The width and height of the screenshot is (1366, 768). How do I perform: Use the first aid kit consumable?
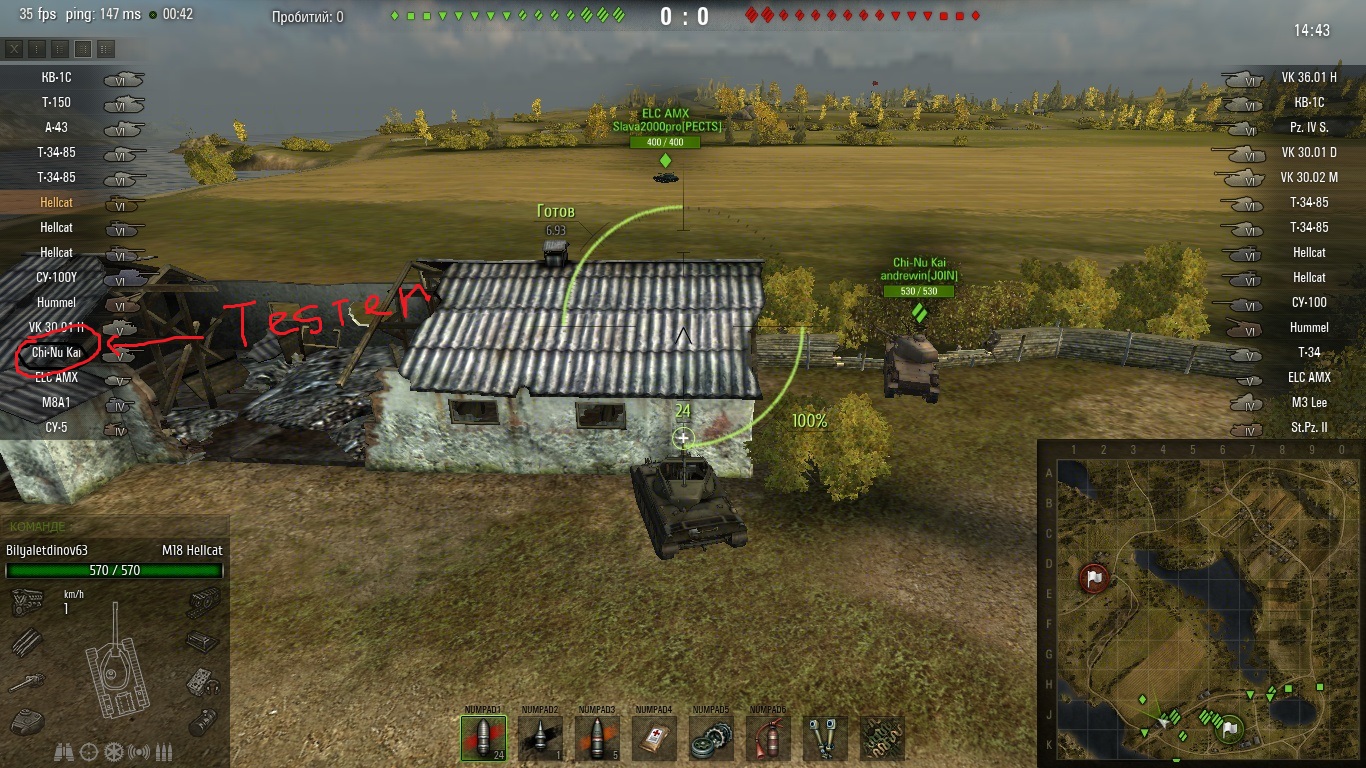click(x=654, y=738)
